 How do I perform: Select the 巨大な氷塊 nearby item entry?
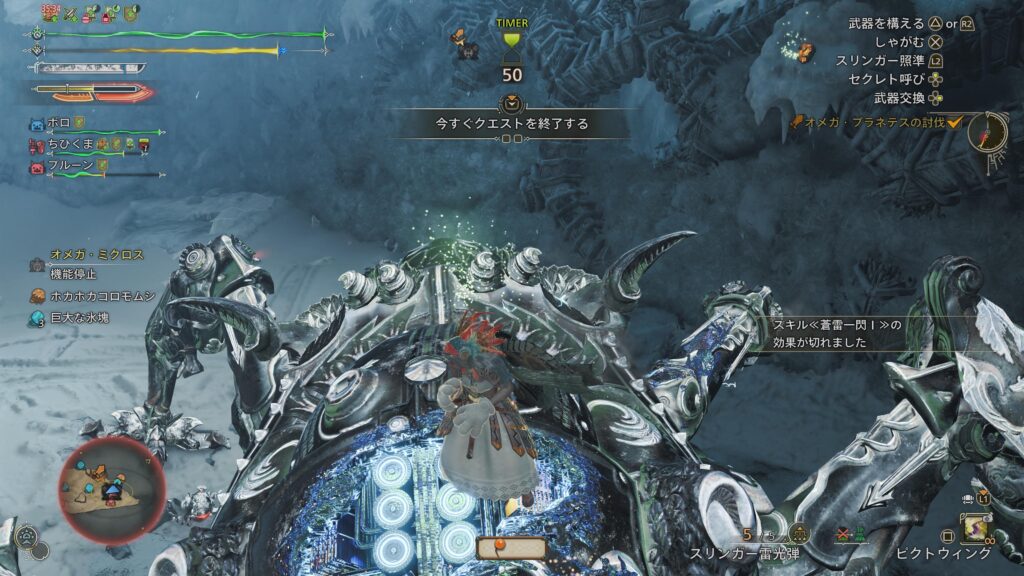(x=81, y=318)
